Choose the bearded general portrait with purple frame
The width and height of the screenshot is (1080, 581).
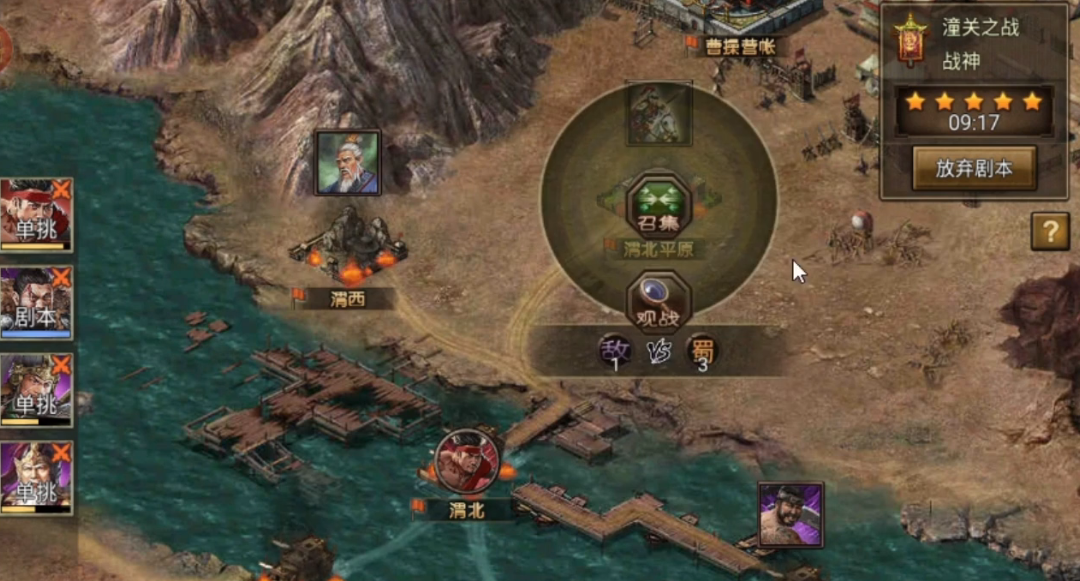(790, 515)
